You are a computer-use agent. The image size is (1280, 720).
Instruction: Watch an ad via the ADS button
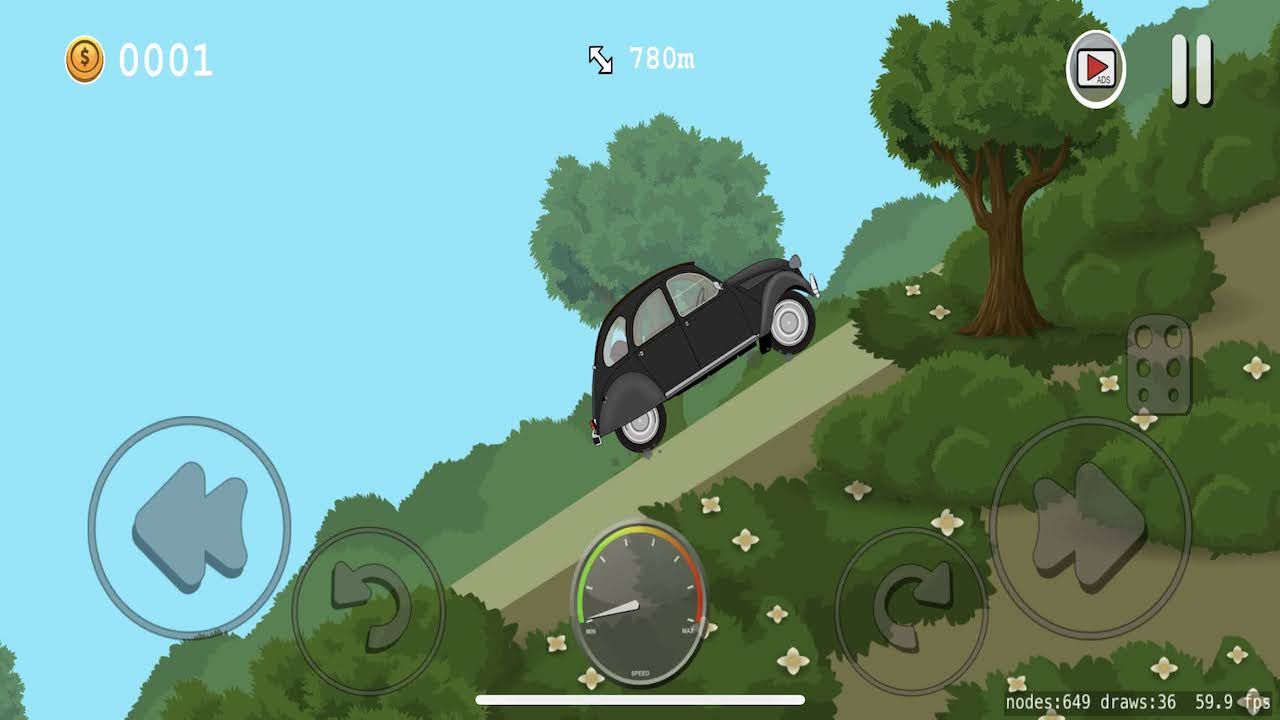click(x=1096, y=69)
